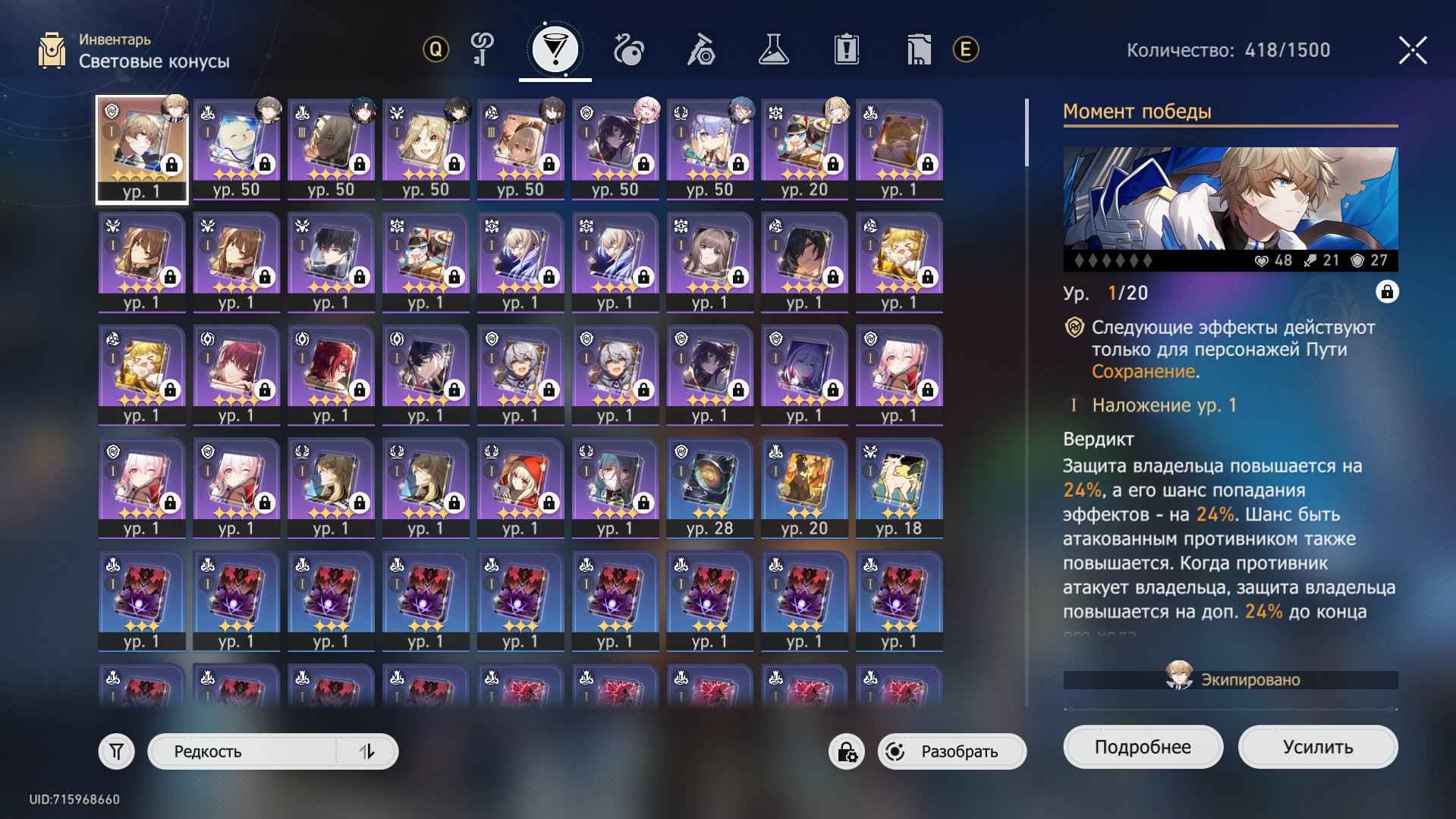This screenshot has height=819, width=1456.
Task: Select the ур. 28 light cone thumbnail
Action: [x=709, y=486]
